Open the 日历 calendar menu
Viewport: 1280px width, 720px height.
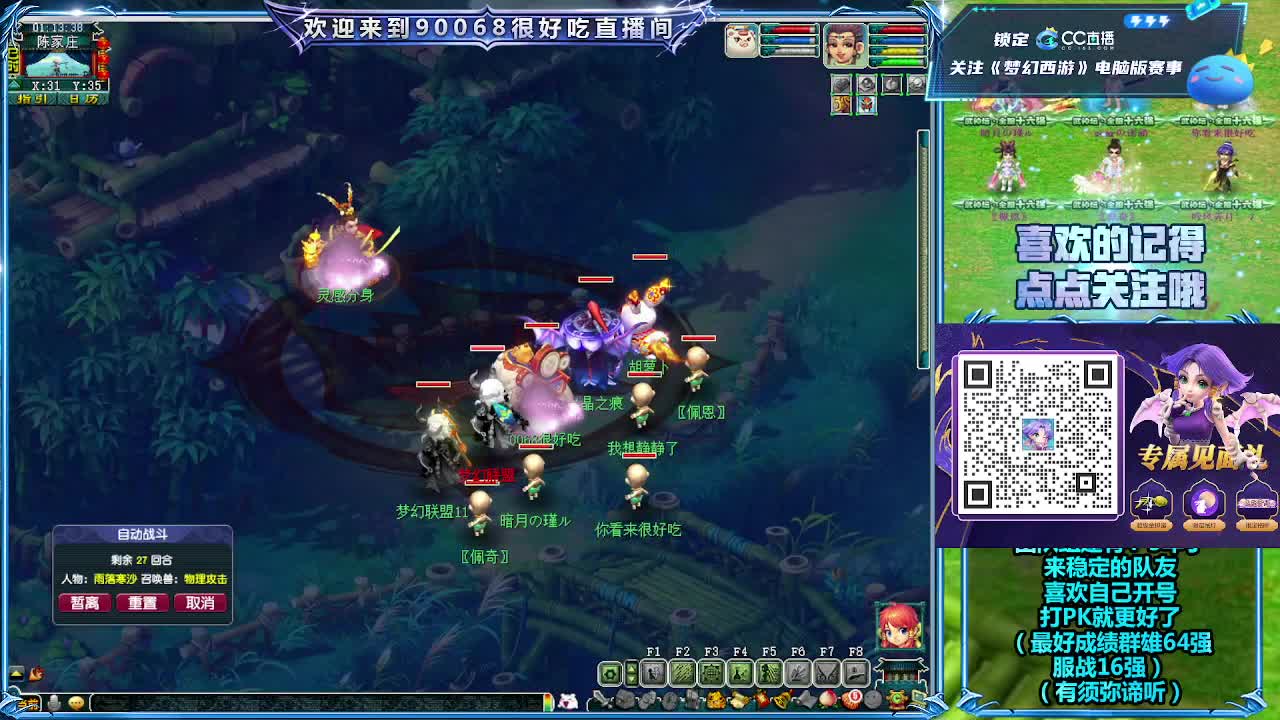pyautogui.click(x=83, y=98)
